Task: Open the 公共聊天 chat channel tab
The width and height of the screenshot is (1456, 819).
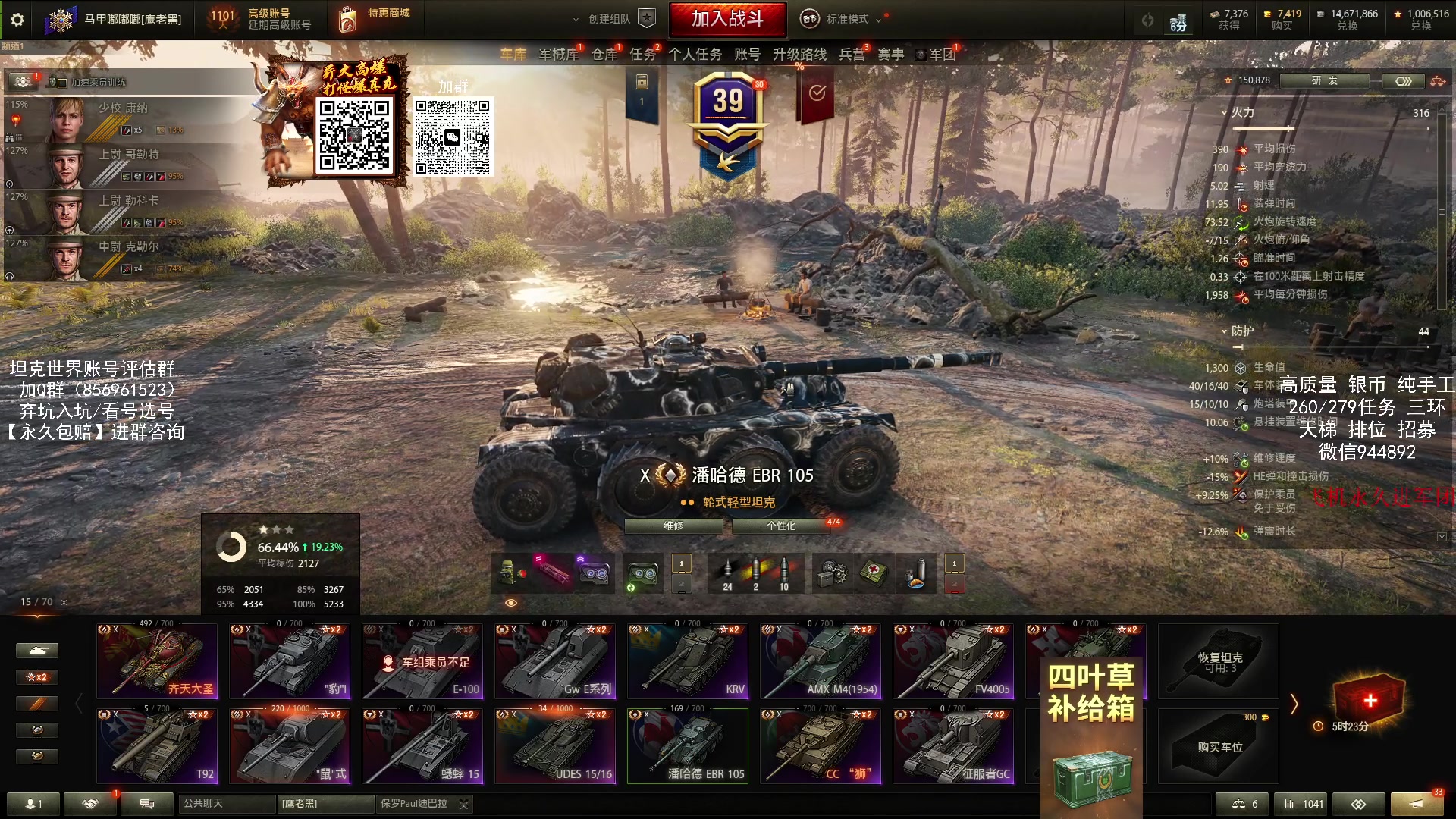Action: (x=227, y=803)
